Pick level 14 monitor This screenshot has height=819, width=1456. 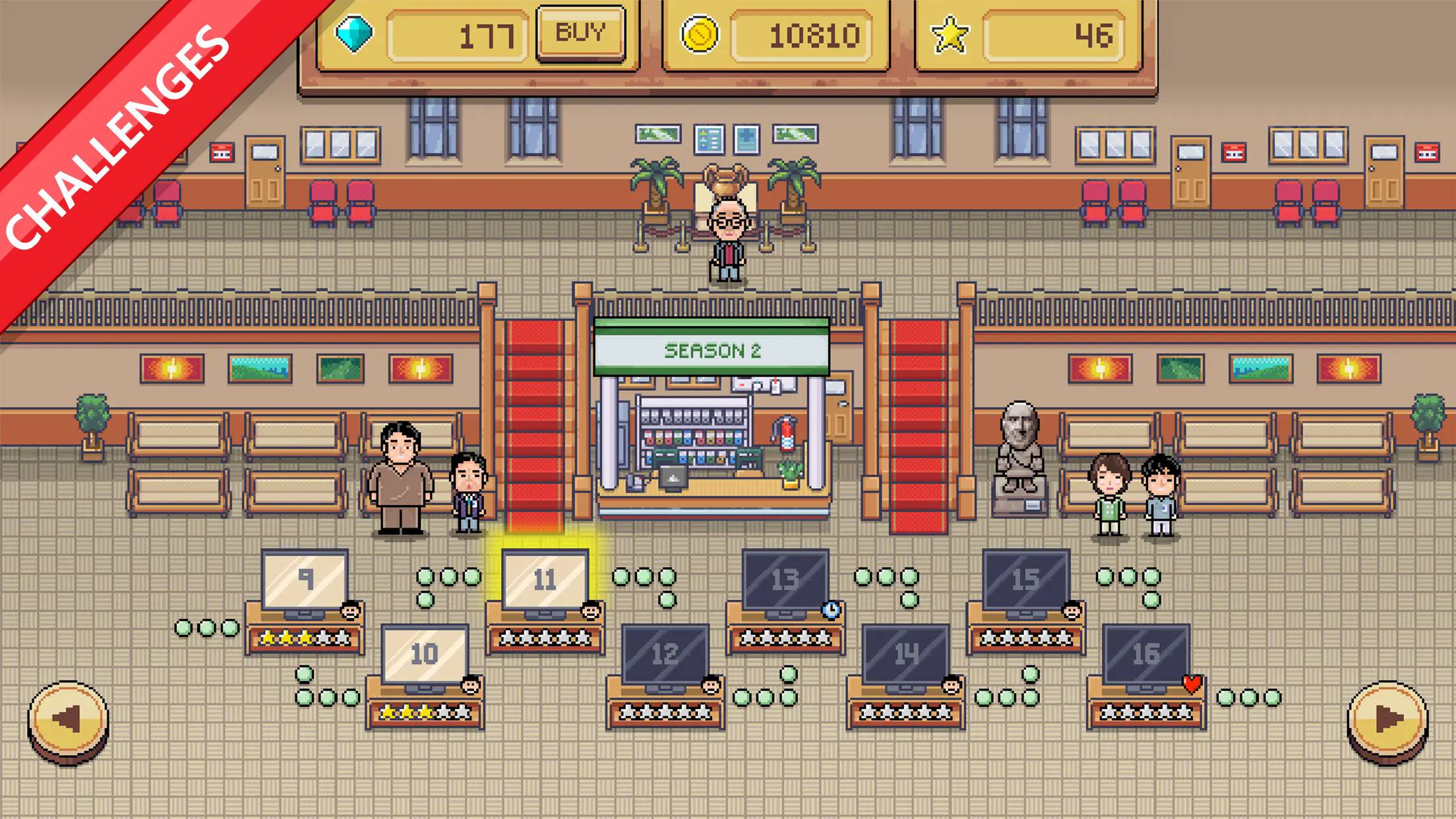point(905,655)
